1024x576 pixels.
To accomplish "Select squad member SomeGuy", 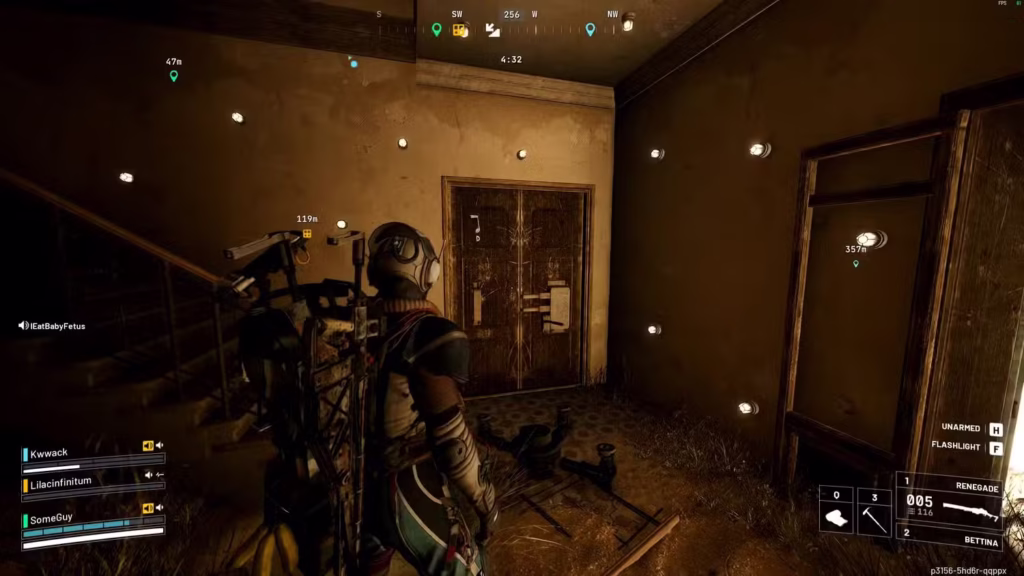I will click(x=53, y=518).
